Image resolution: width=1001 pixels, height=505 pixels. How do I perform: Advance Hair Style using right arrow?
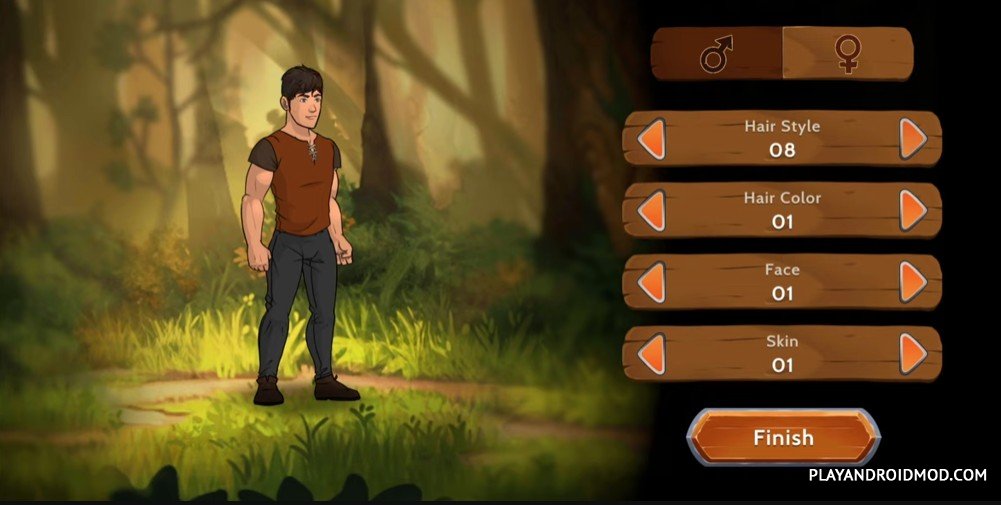(912, 139)
